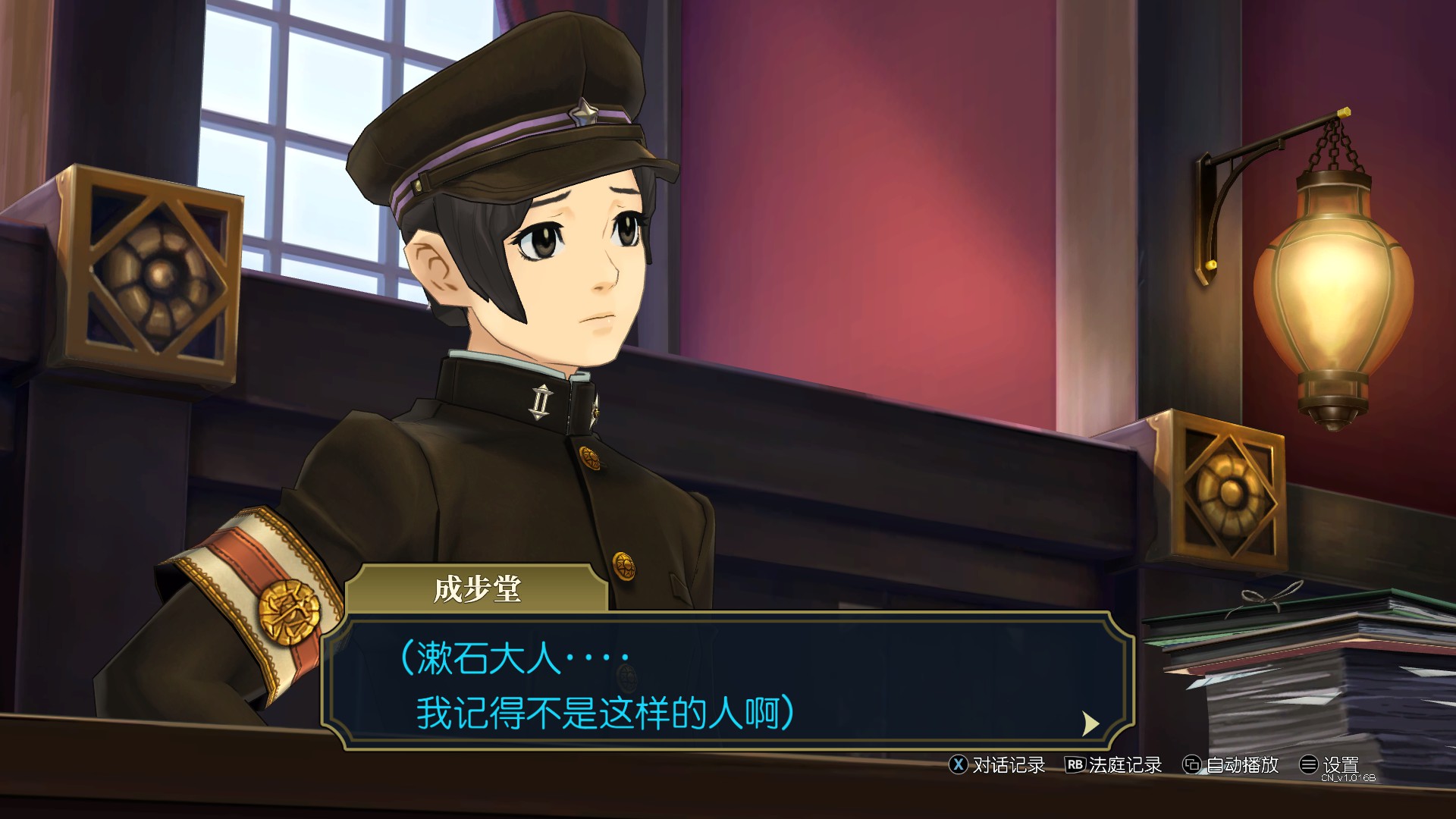Advance dialogue with the arrow indicator
The width and height of the screenshot is (1456, 819).
coord(1090,723)
